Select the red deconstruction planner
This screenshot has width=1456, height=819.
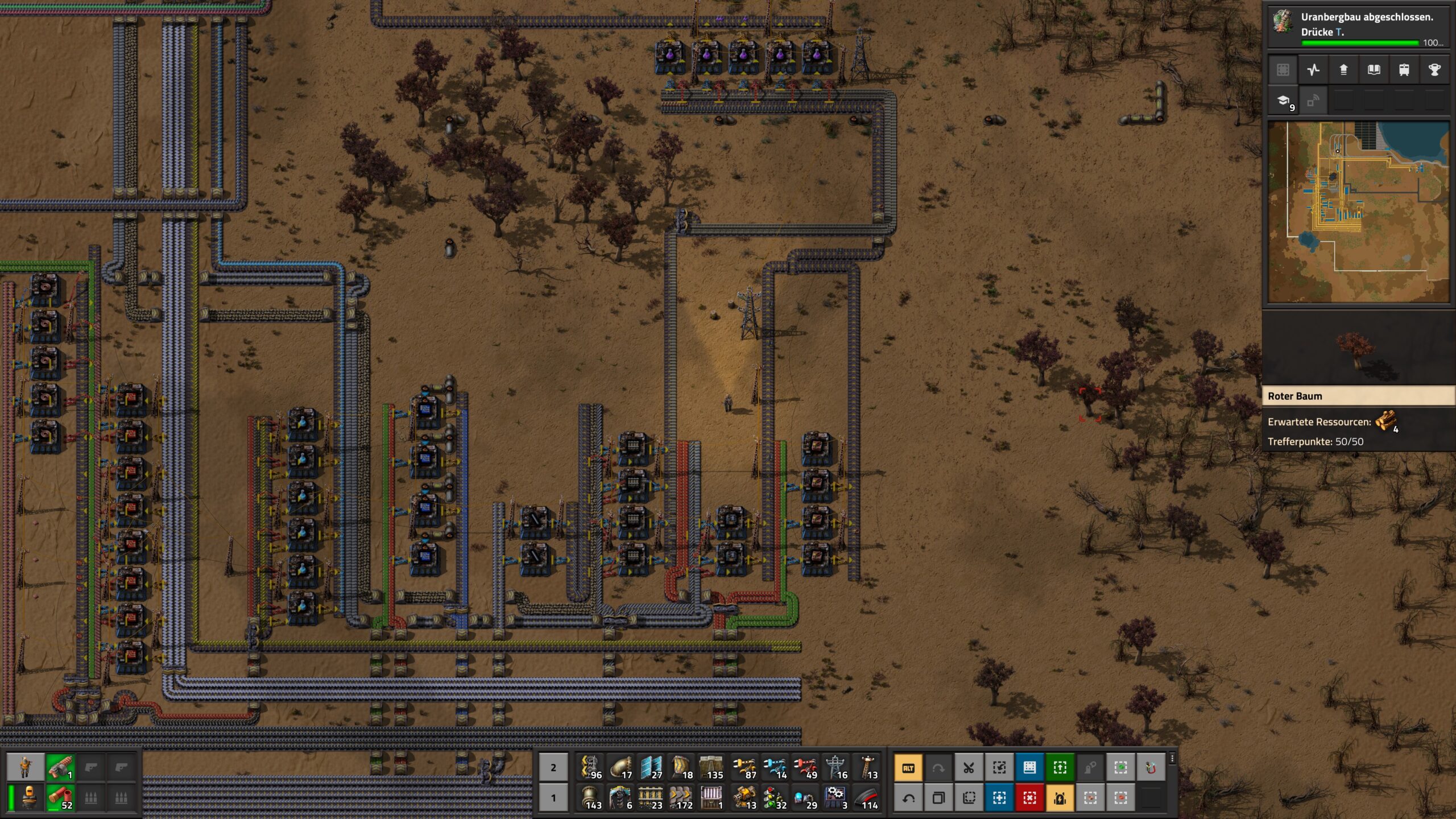click(x=1029, y=798)
